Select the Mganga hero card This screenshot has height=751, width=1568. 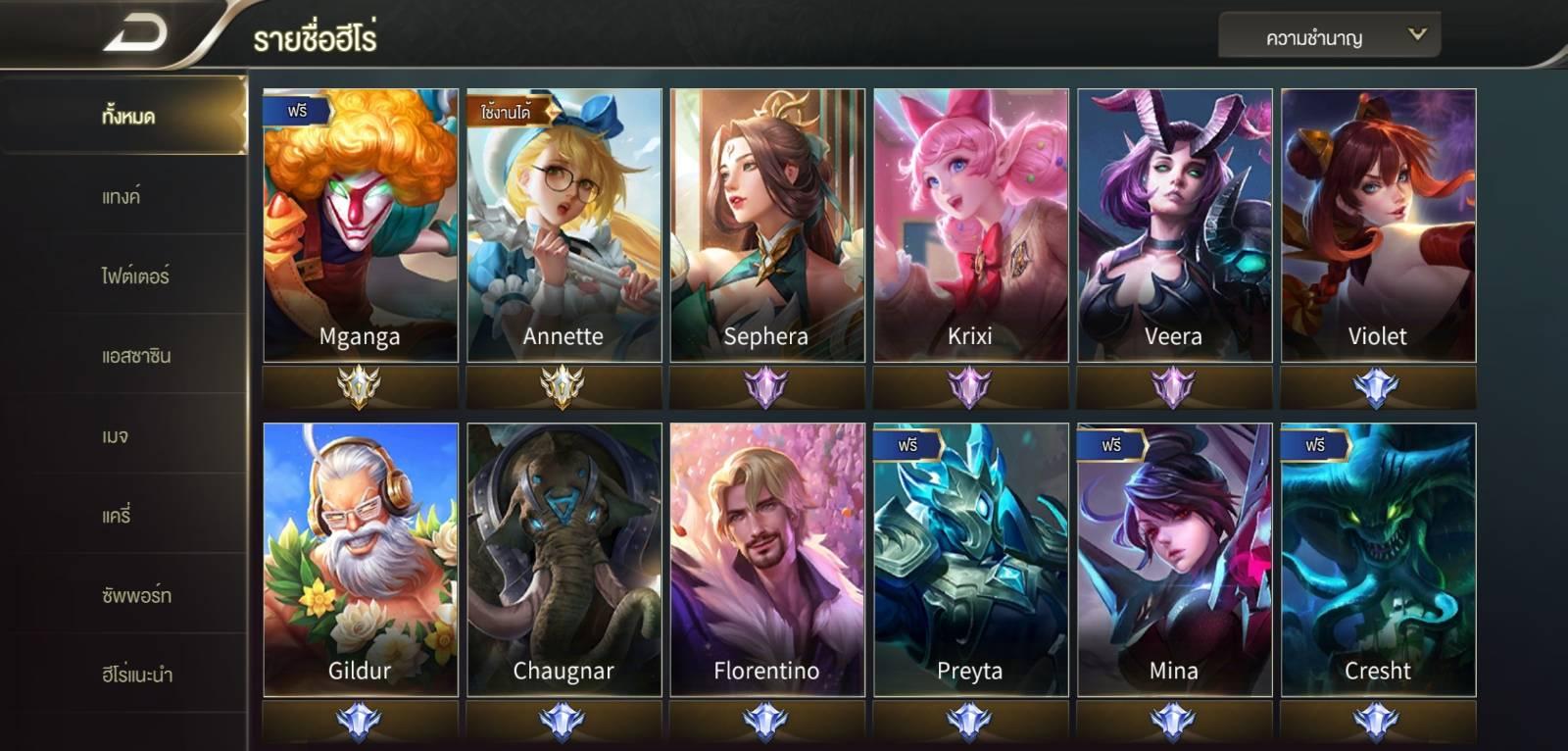click(360, 225)
